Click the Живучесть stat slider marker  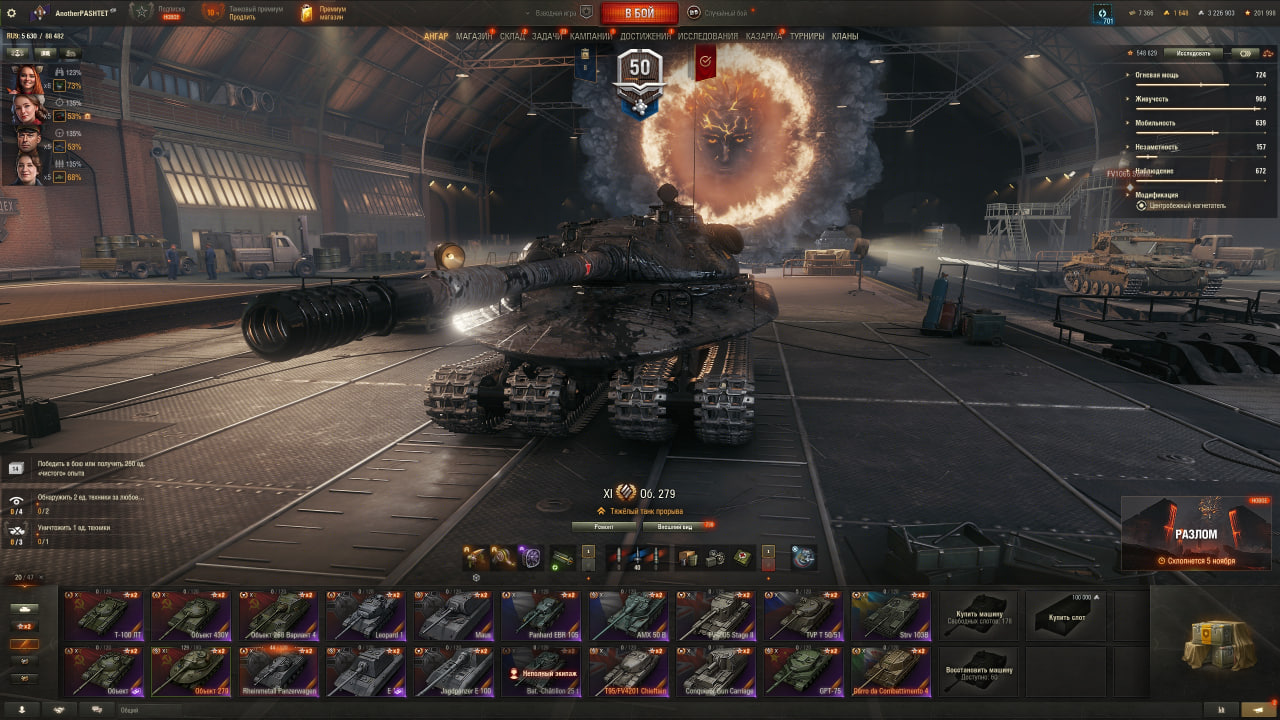tap(1255, 107)
